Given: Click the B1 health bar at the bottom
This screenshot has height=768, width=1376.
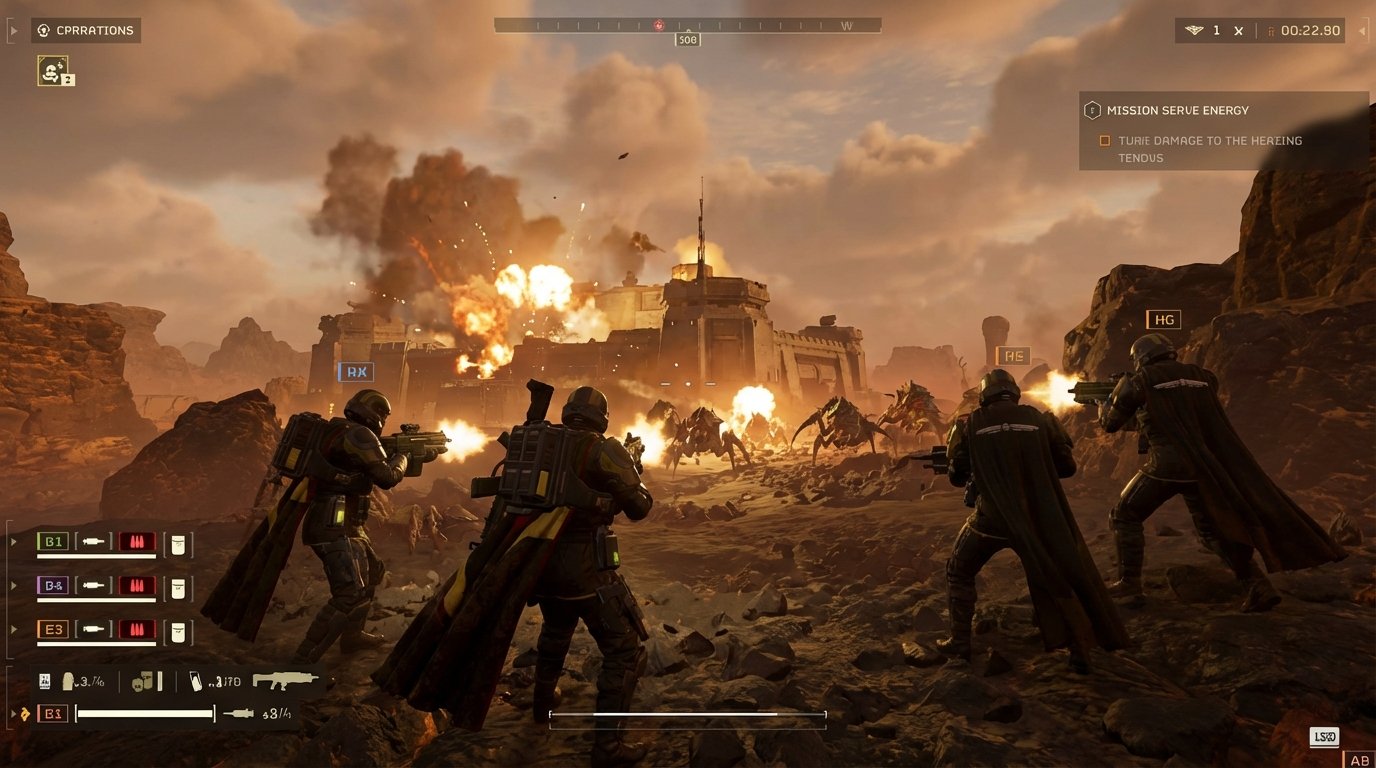Looking at the screenshot, I should point(143,713).
